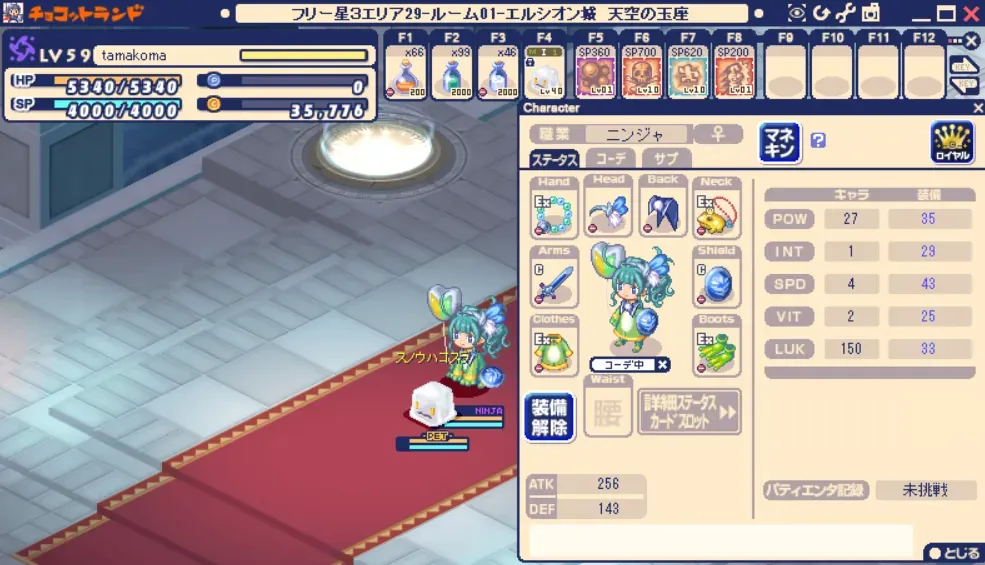Select the Hand bracelet equipment slot
Viewport: 985px width, 565px height.
click(553, 212)
